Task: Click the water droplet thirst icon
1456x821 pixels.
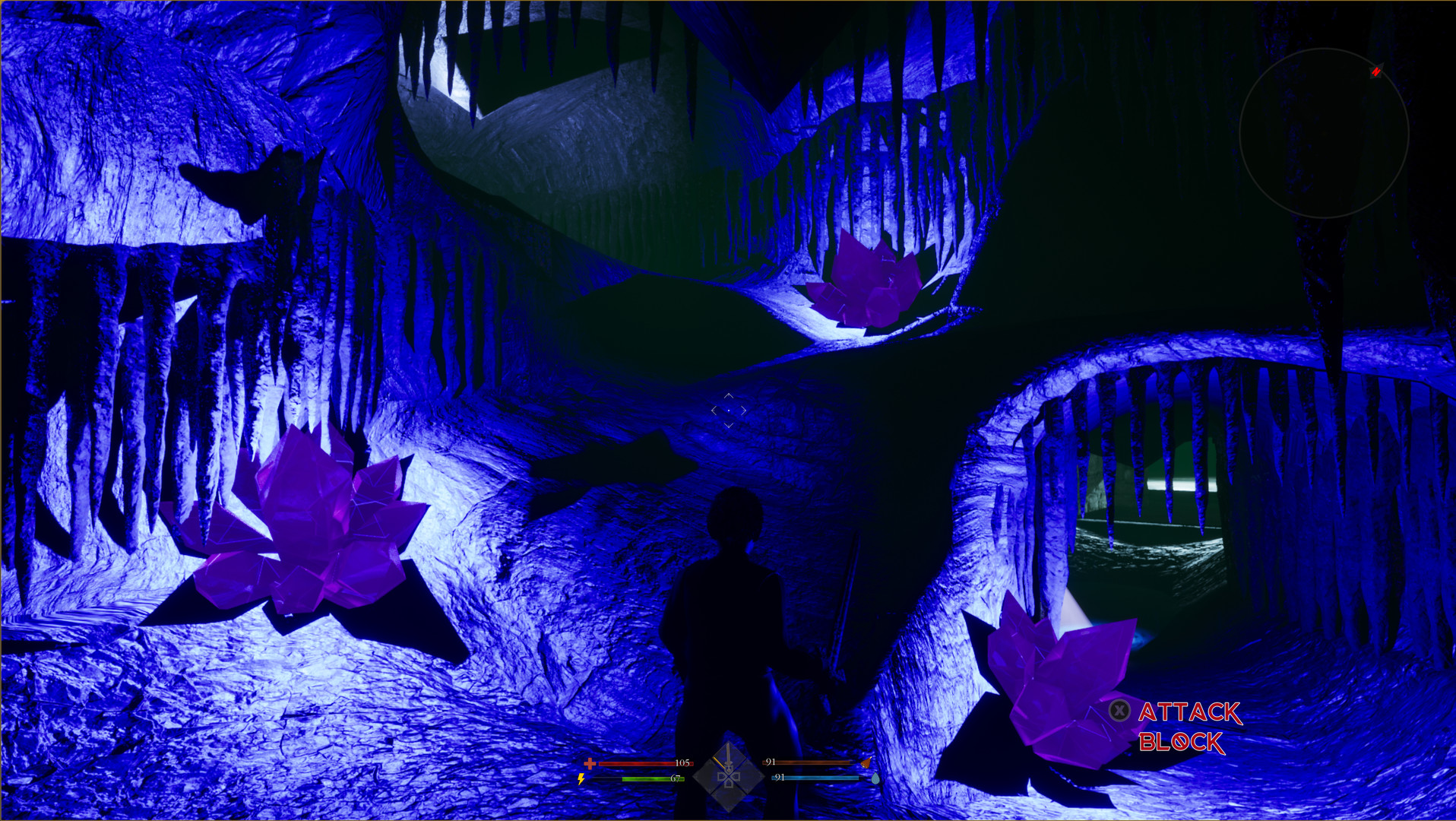Action: click(875, 779)
